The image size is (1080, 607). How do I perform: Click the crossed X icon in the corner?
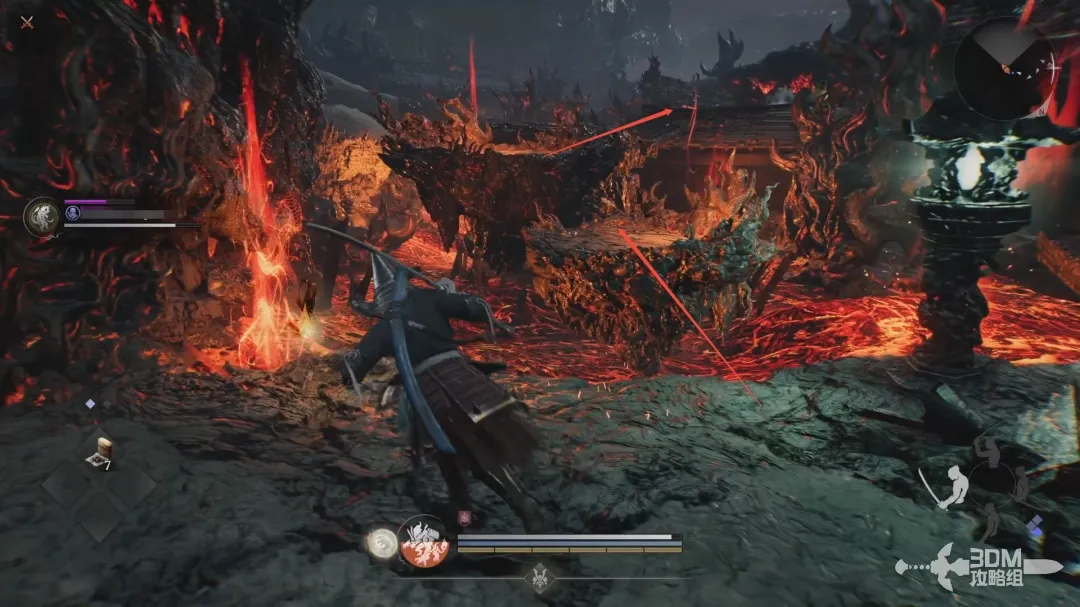[x=27, y=22]
